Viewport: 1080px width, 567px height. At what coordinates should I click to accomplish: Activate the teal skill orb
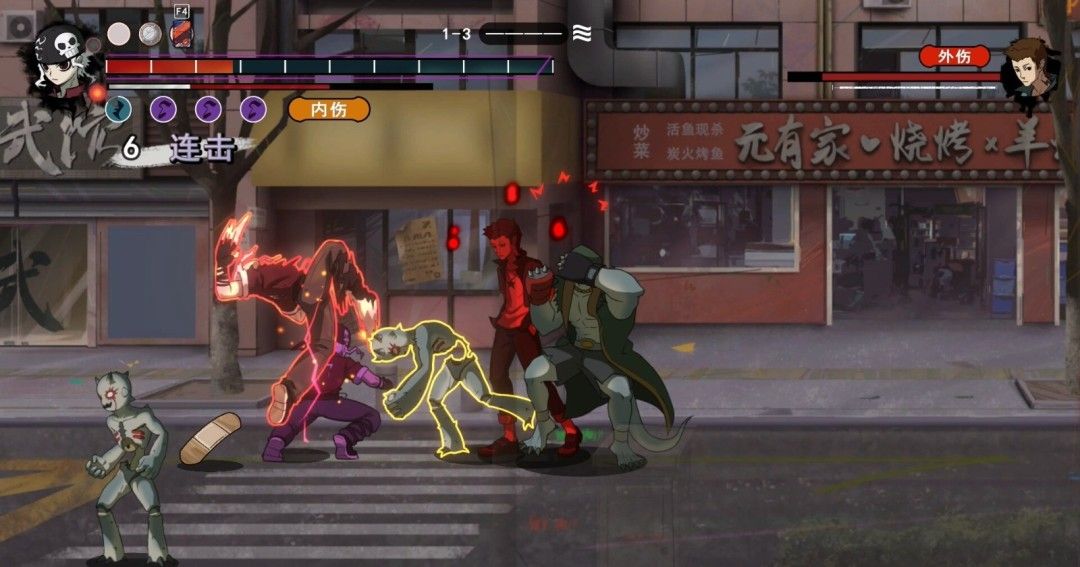(x=118, y=109)
